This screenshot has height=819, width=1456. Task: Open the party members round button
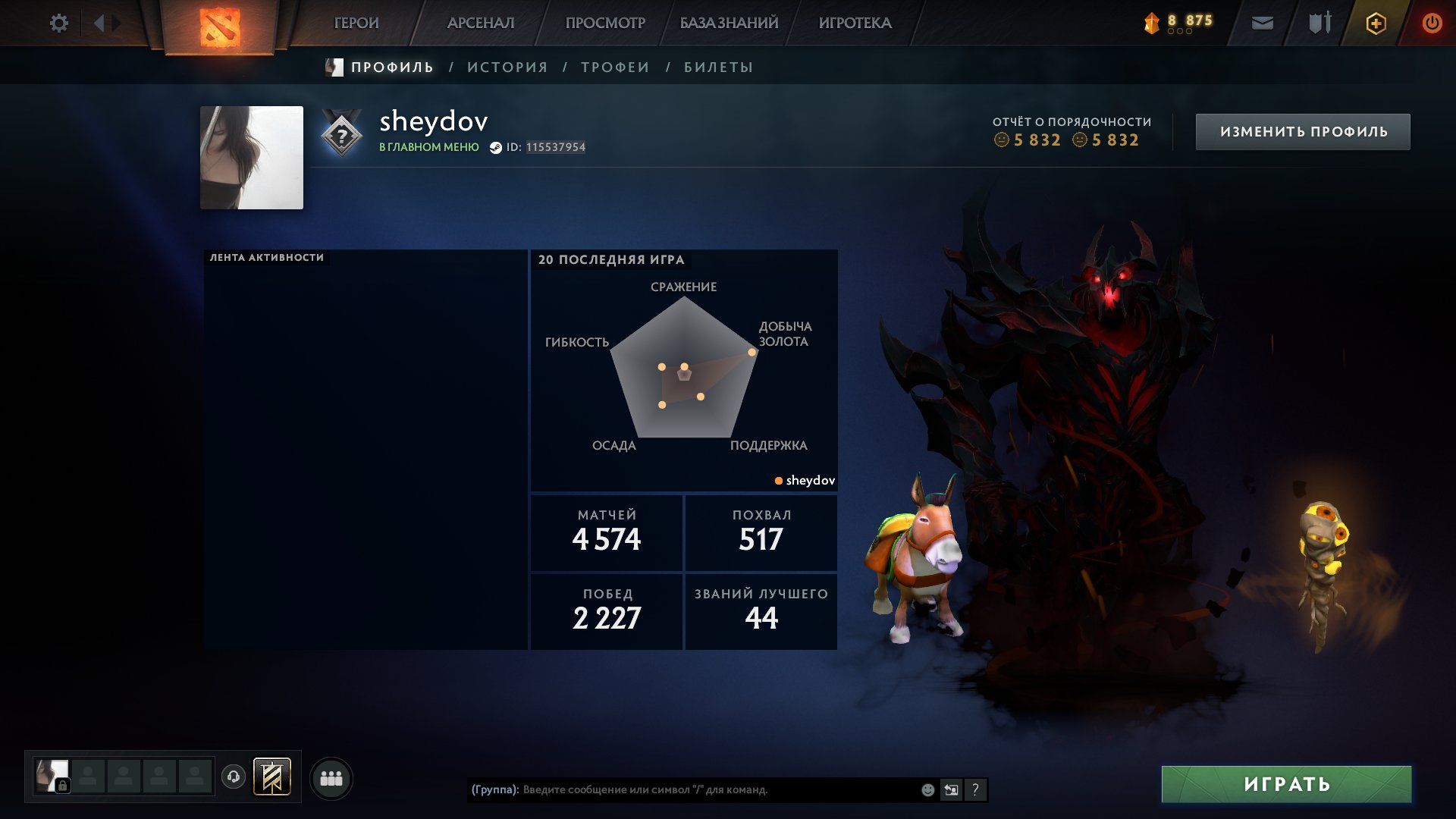click(331, 778)
